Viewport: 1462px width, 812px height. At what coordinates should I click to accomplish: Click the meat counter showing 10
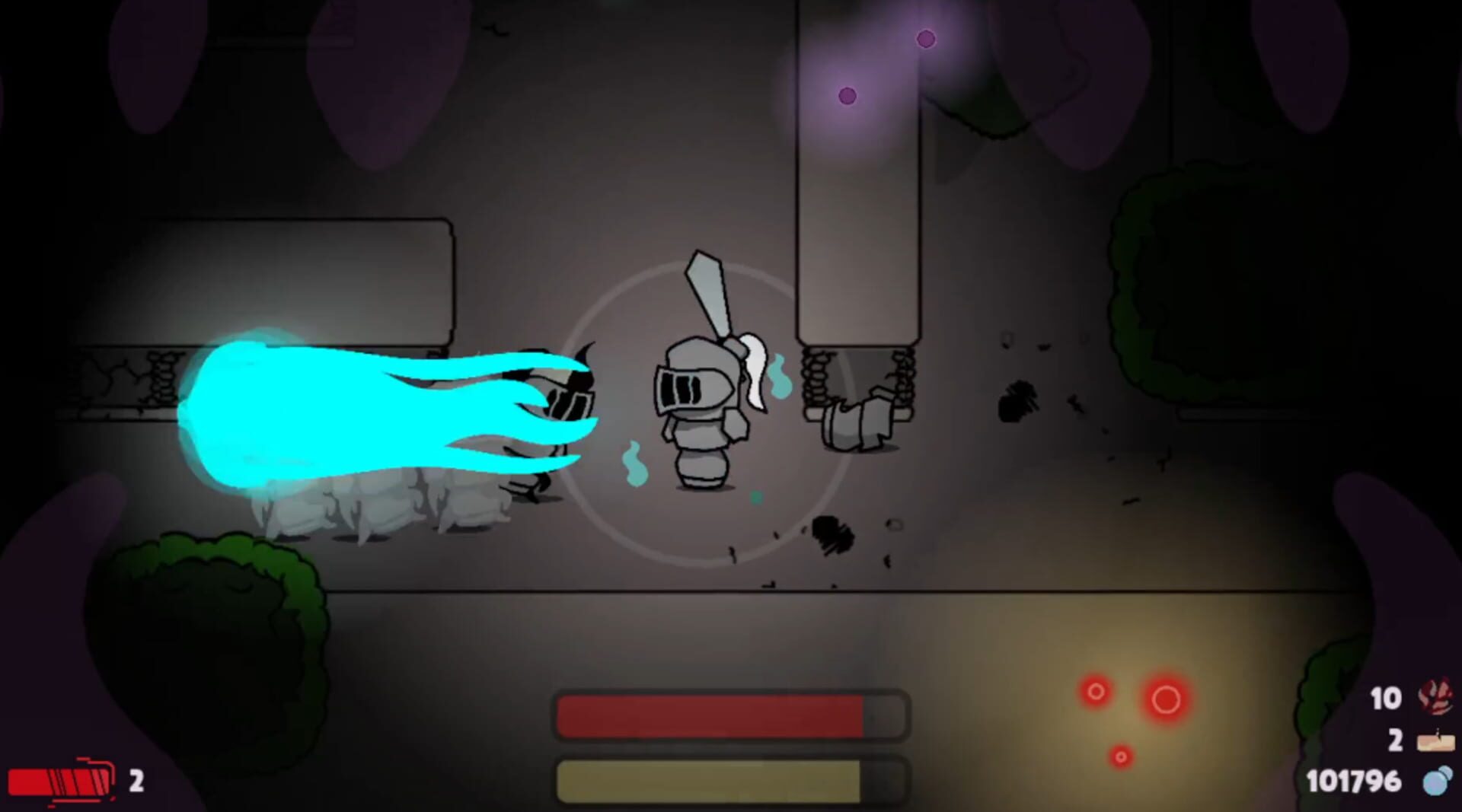1387,696
